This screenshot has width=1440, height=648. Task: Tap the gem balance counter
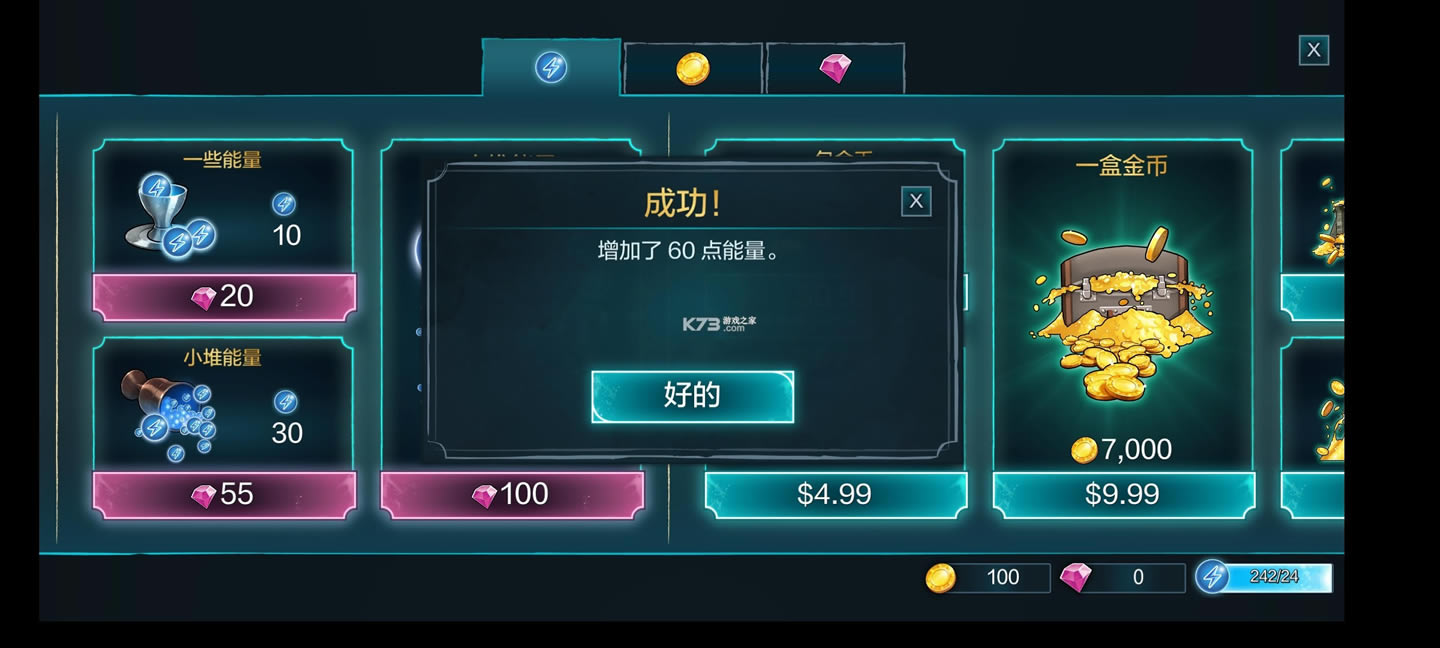pos(1121,578)
